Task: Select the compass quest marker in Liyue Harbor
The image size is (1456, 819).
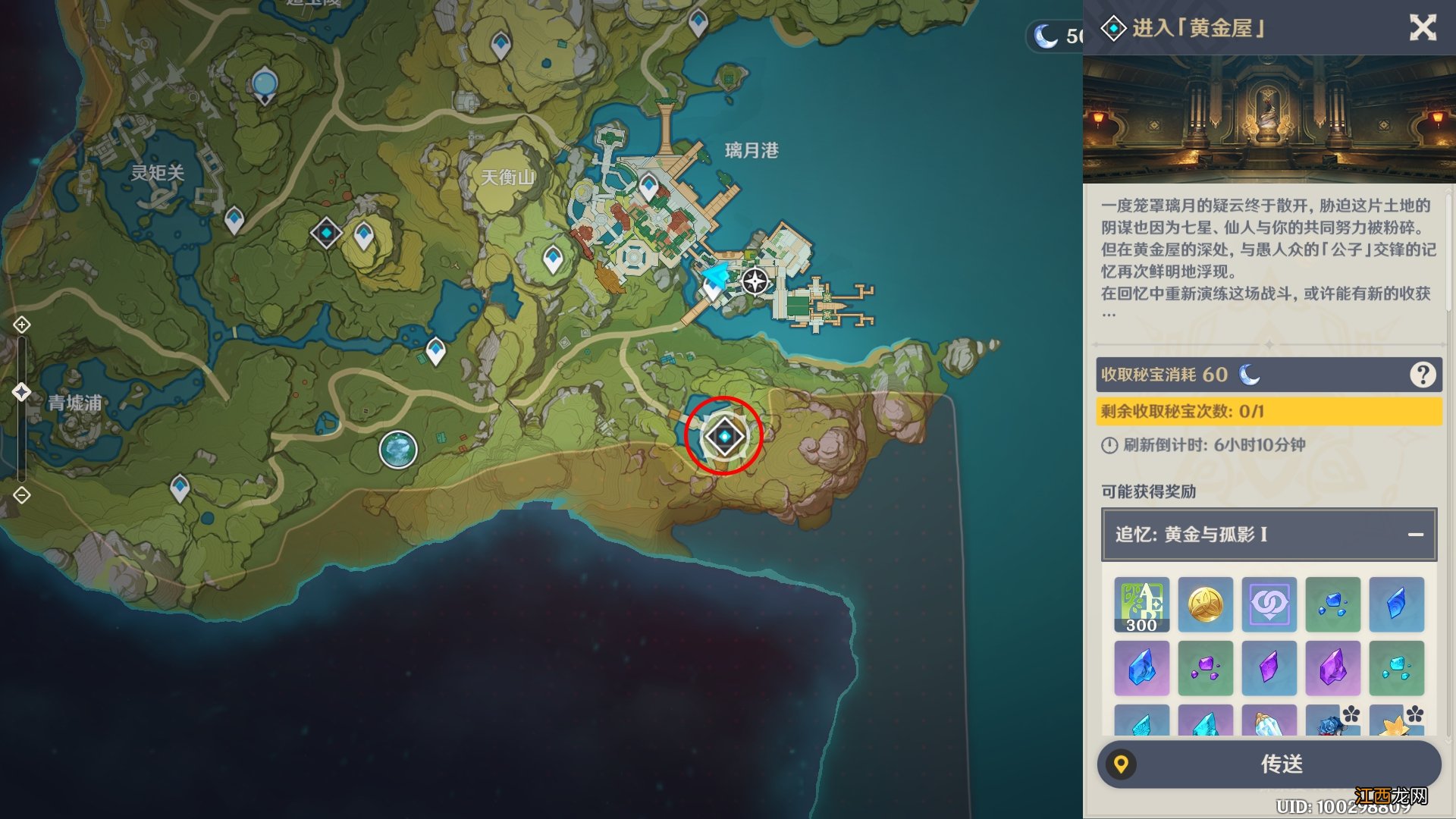Action: click(755, 281)
